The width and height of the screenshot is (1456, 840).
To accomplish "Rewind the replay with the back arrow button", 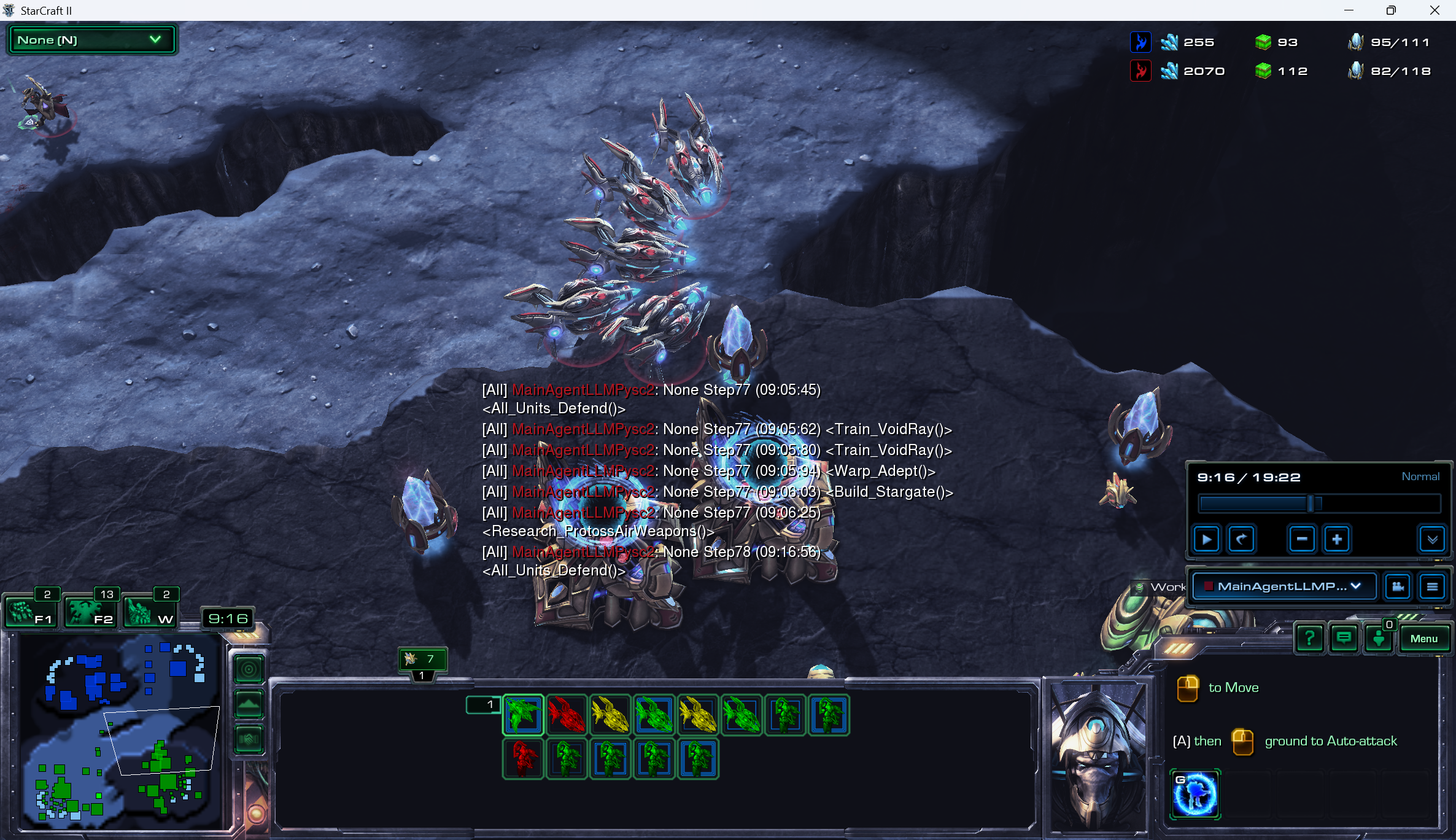I will coord(1241,539).
